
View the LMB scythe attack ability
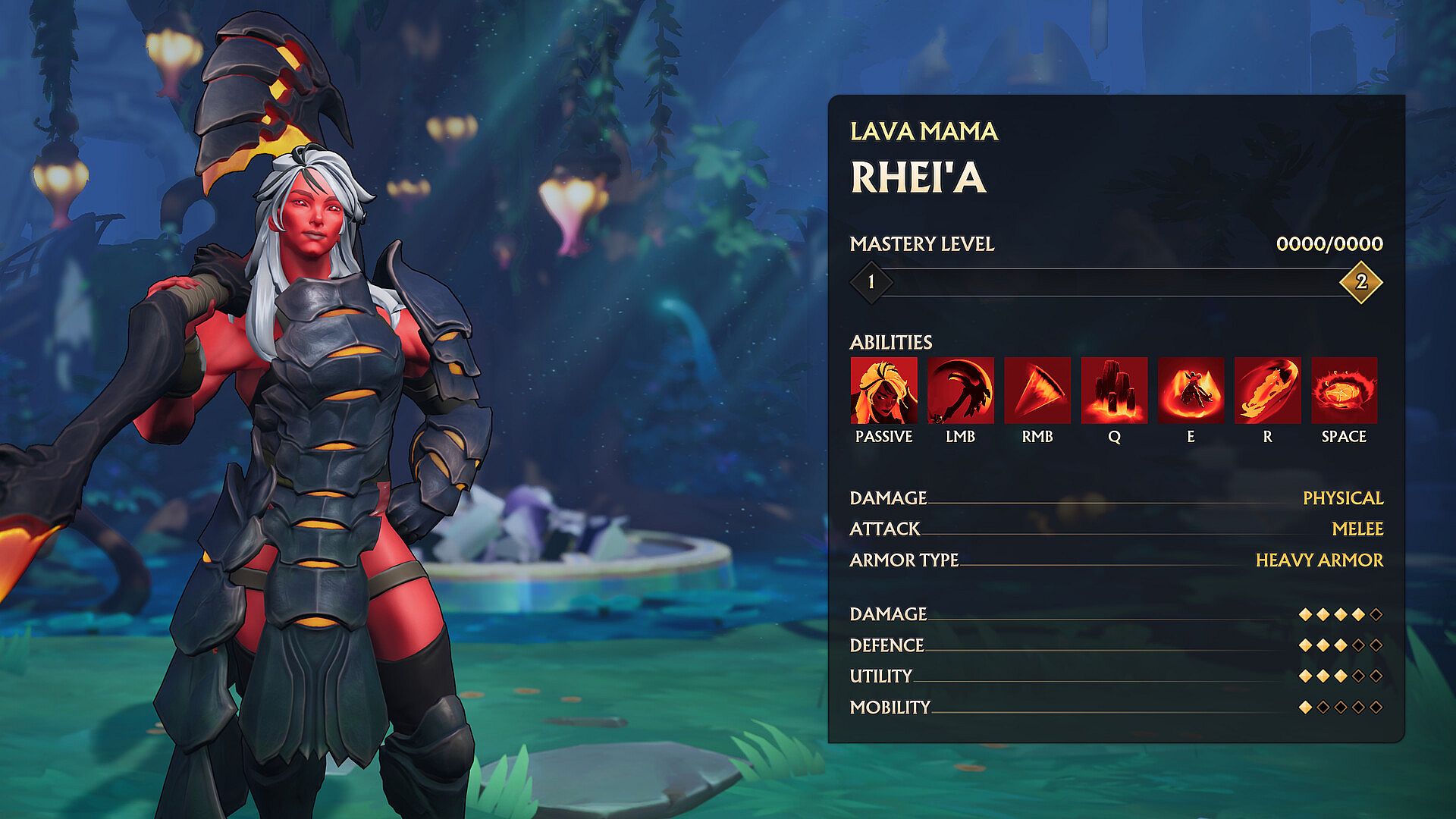pyautogui.click(x=960, y=391)
